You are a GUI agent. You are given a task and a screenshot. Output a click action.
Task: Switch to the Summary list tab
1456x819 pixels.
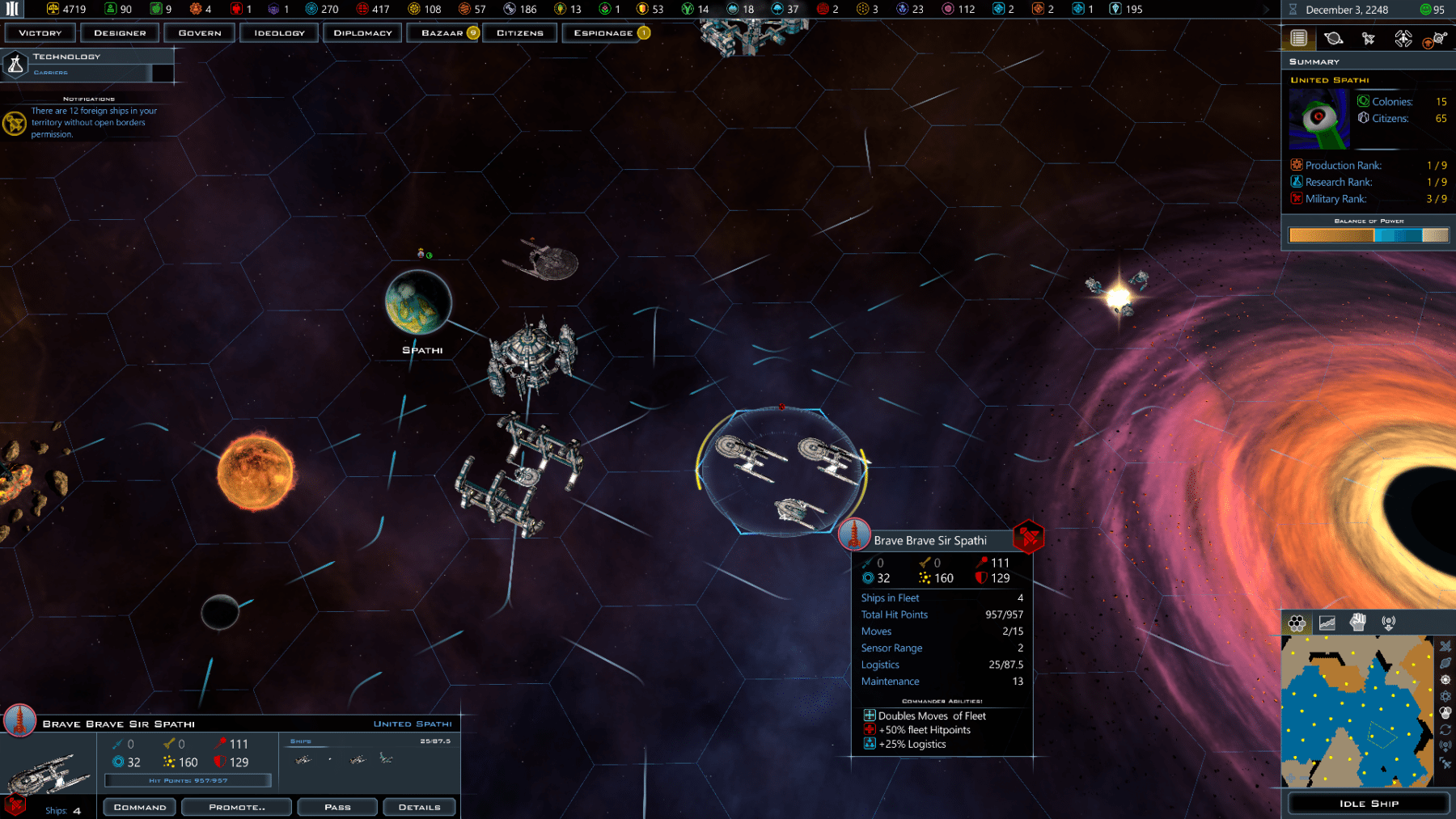click(x=1298, y=38)
